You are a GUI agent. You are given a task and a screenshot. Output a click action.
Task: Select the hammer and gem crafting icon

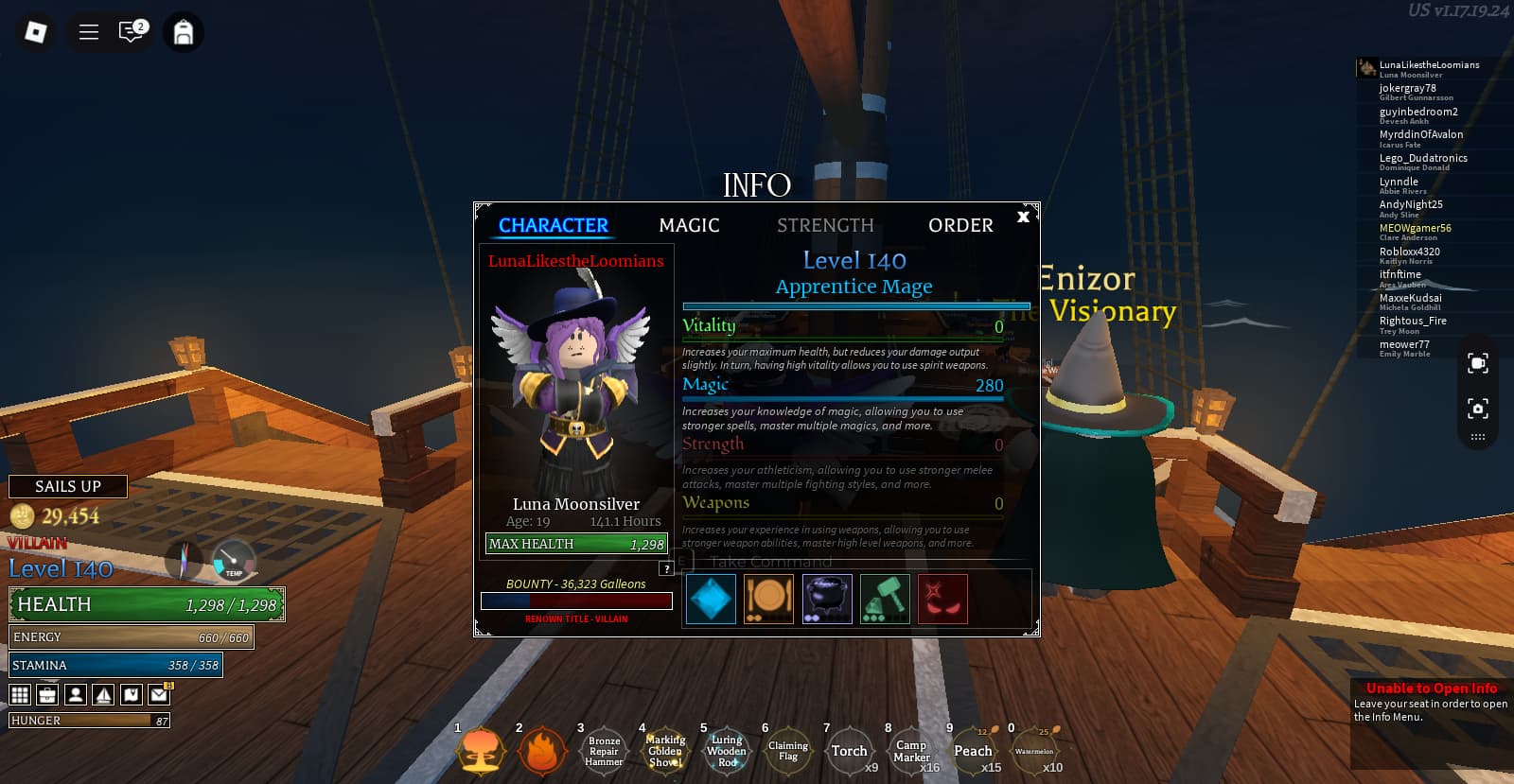click(885, 599)
